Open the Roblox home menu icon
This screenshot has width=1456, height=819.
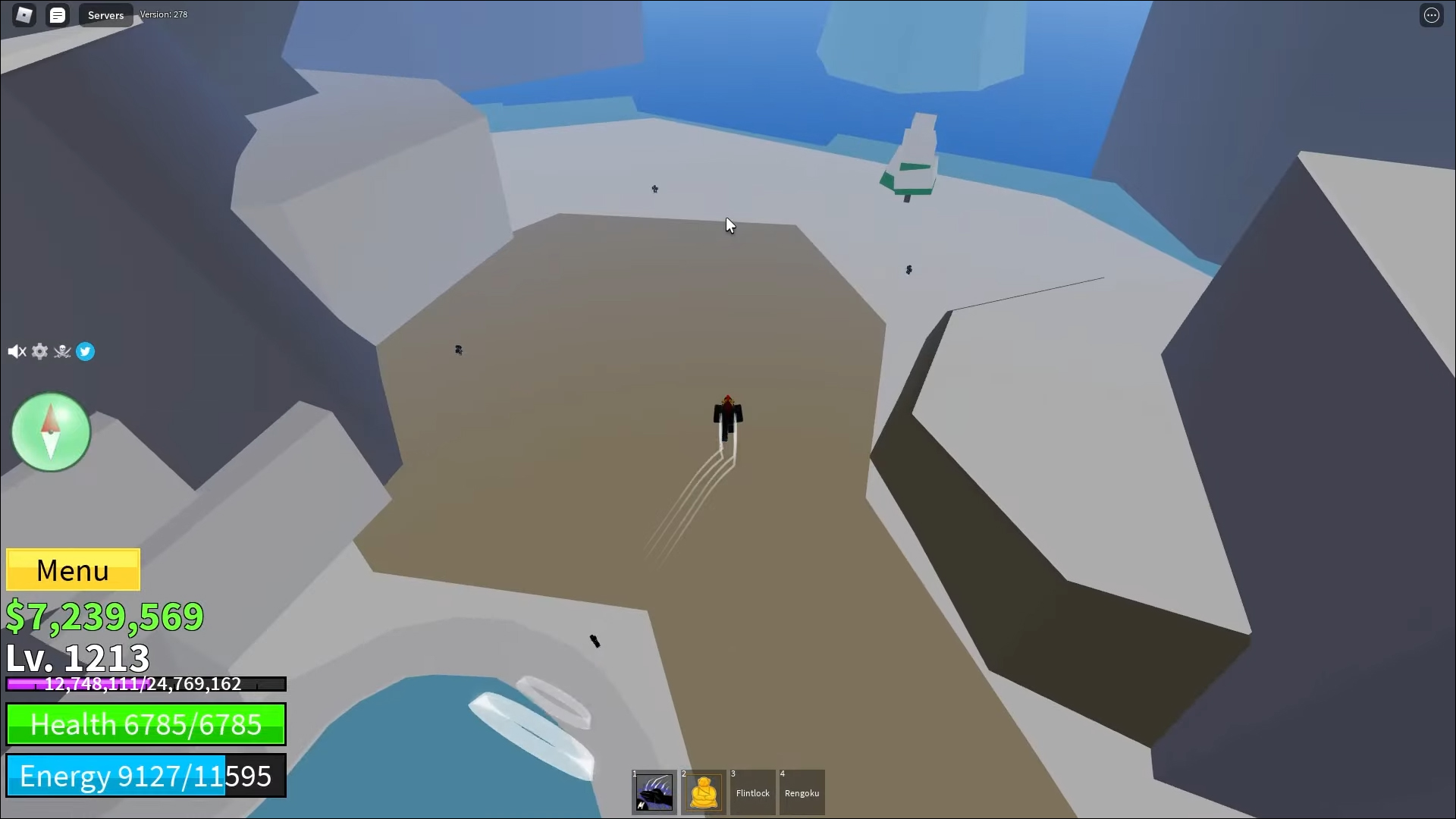[24, 14]
